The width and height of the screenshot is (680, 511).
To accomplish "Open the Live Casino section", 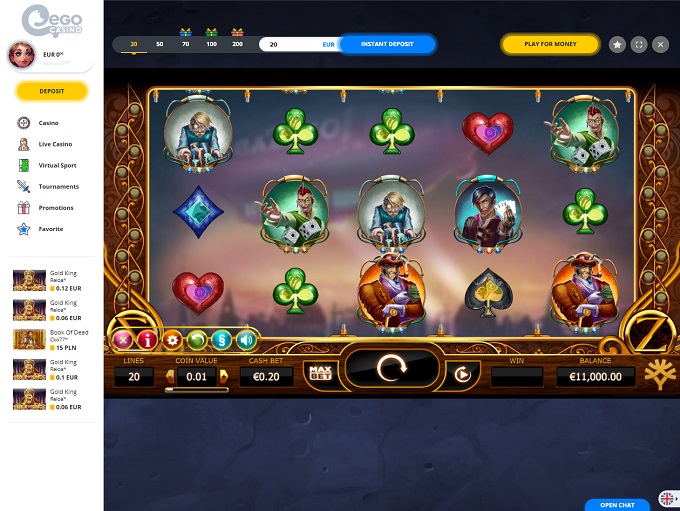I will point(55,144).
